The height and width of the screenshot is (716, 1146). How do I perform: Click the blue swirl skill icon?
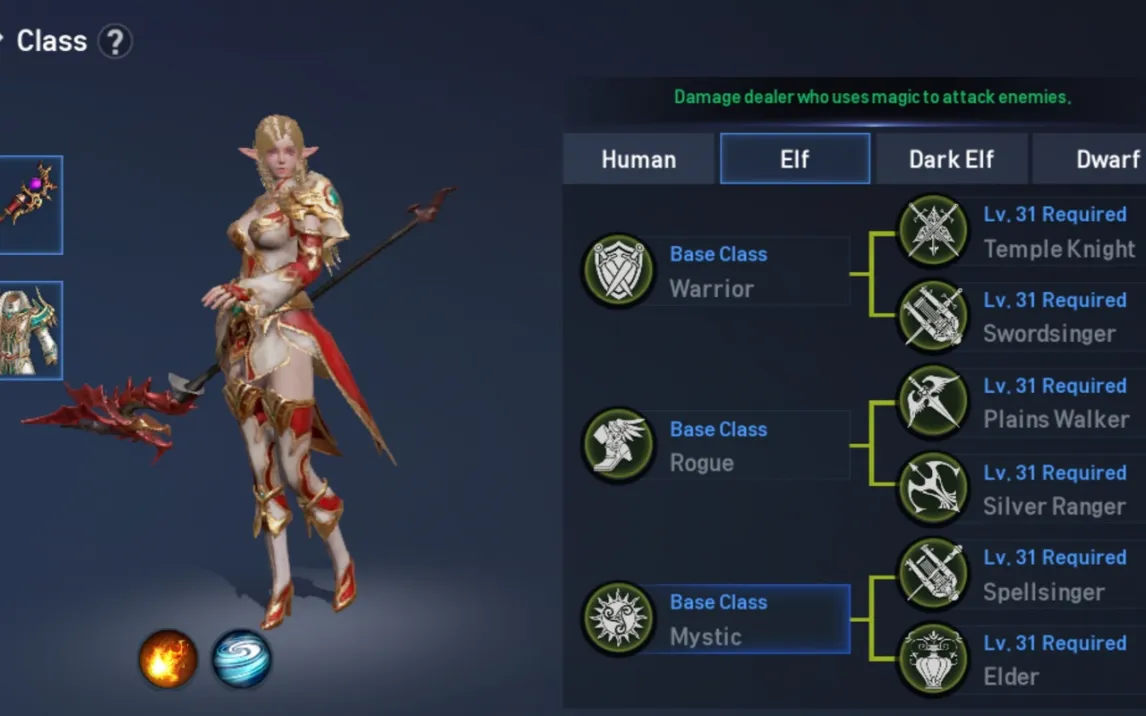pos(242,659)
